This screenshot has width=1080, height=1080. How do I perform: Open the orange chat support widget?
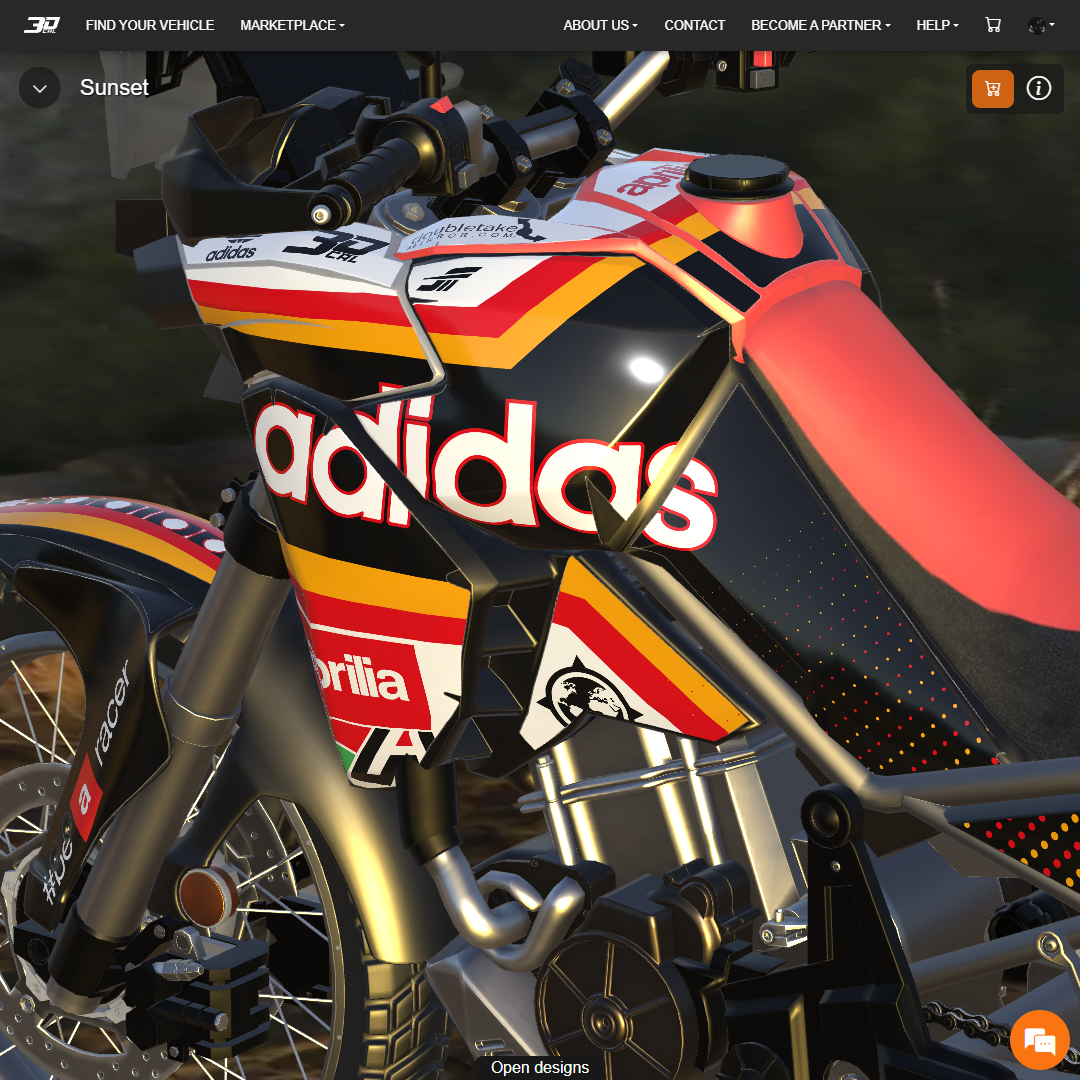click(x=1040, y=1040)
